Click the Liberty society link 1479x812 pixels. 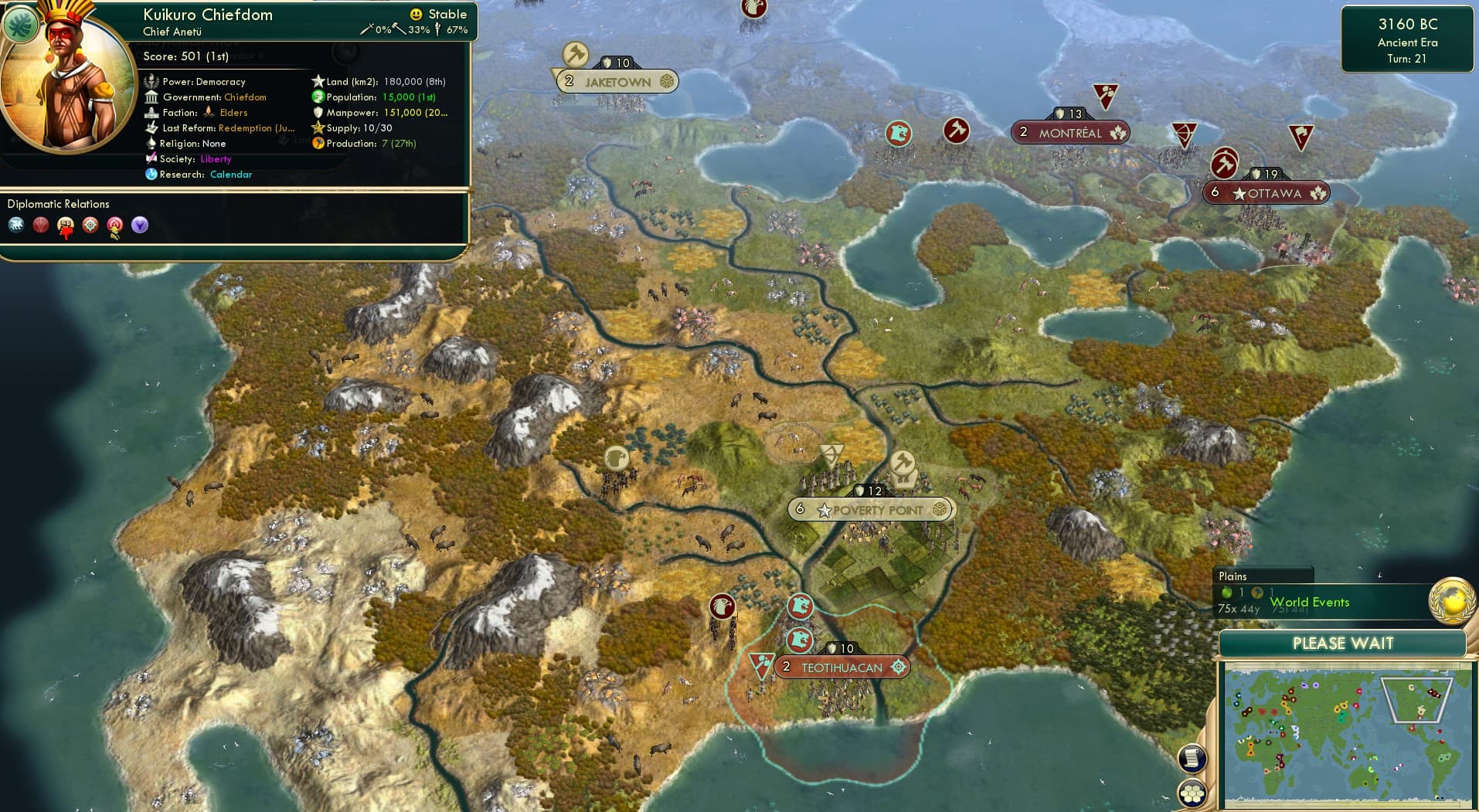216,159
